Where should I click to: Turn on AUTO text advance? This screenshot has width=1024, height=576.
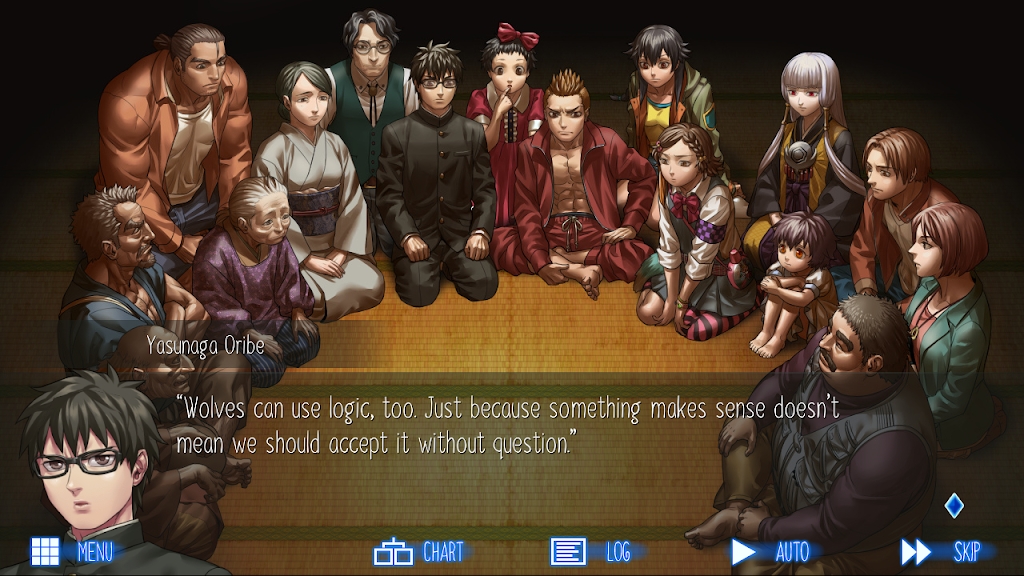[x=769, y=551]
